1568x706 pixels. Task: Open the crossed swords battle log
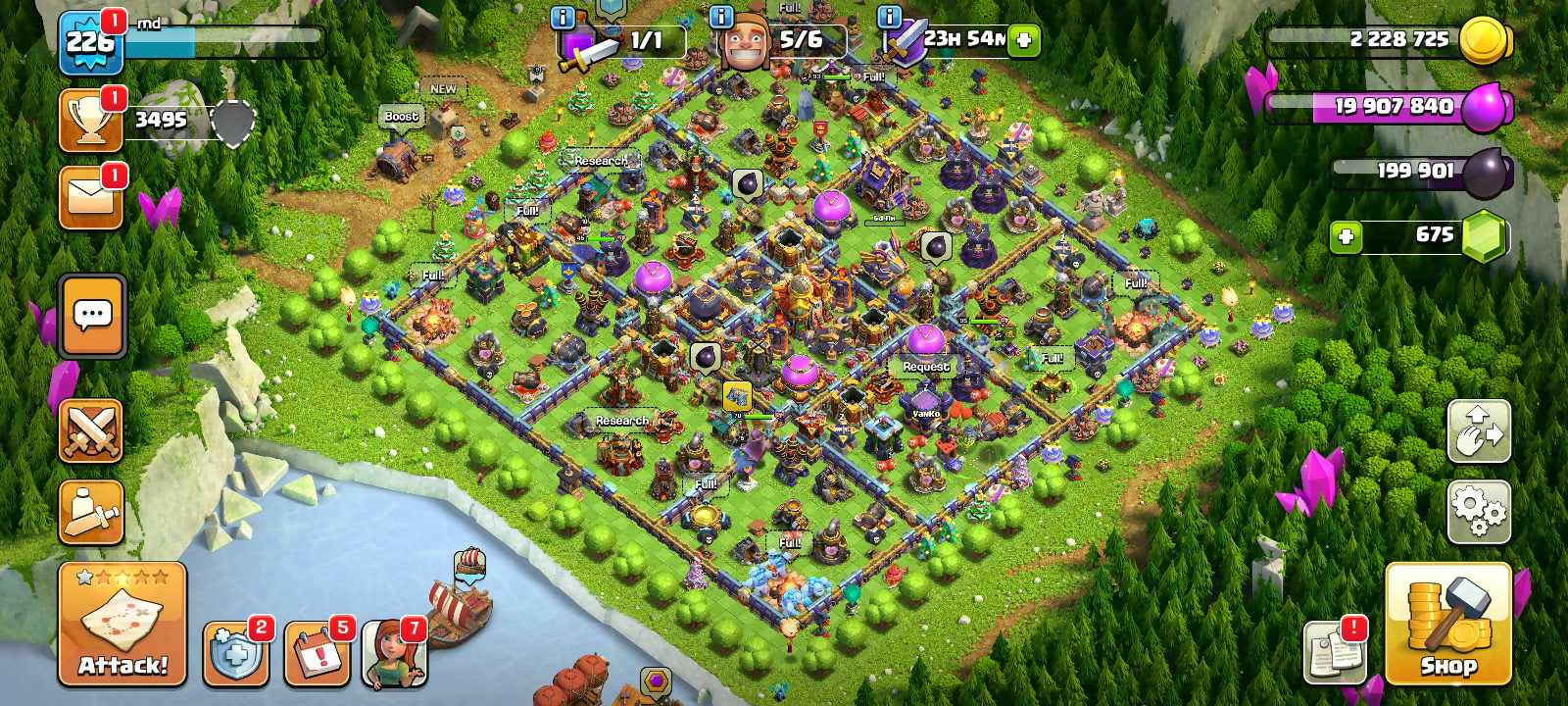click(91, 430)
